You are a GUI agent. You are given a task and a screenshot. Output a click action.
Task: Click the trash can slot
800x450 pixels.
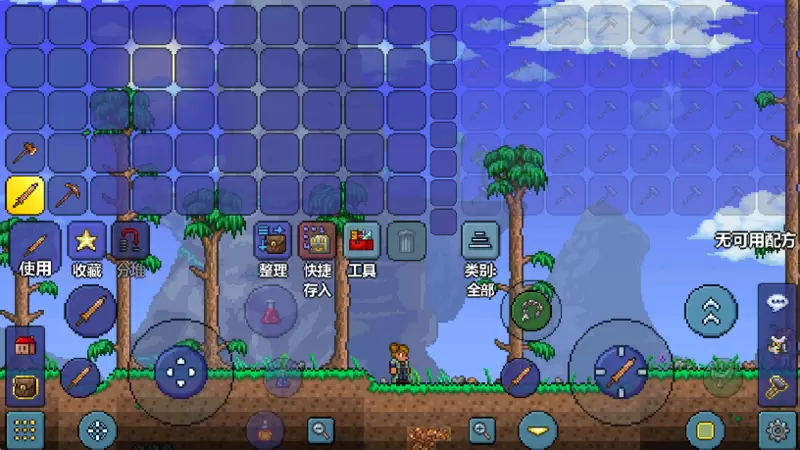(406, 241)
